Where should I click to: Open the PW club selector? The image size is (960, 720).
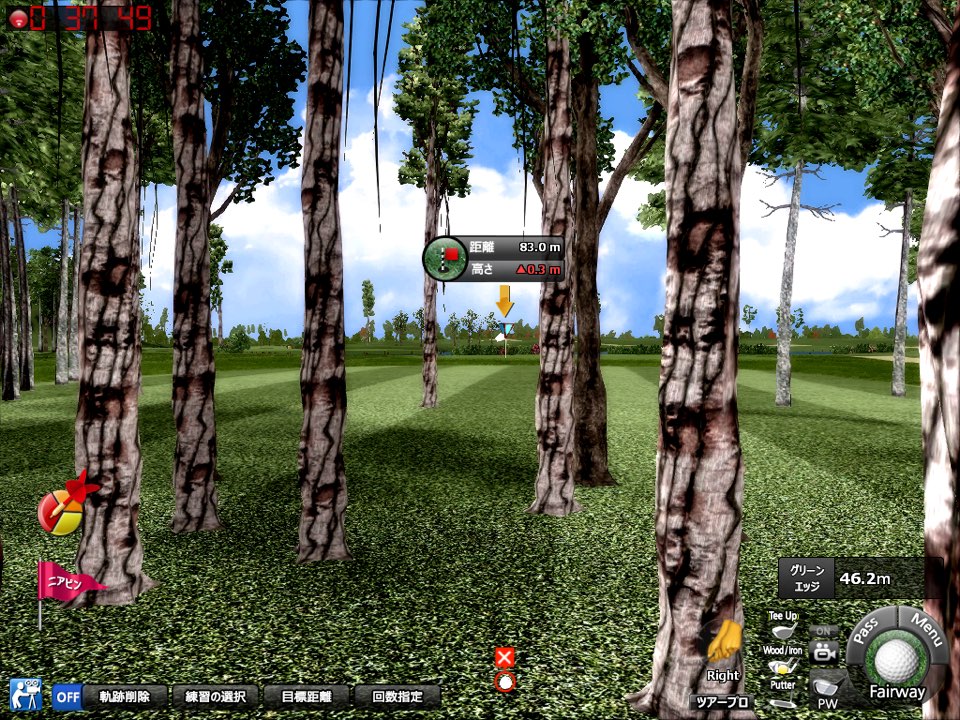pyautogui.click(x=826, y=689)
